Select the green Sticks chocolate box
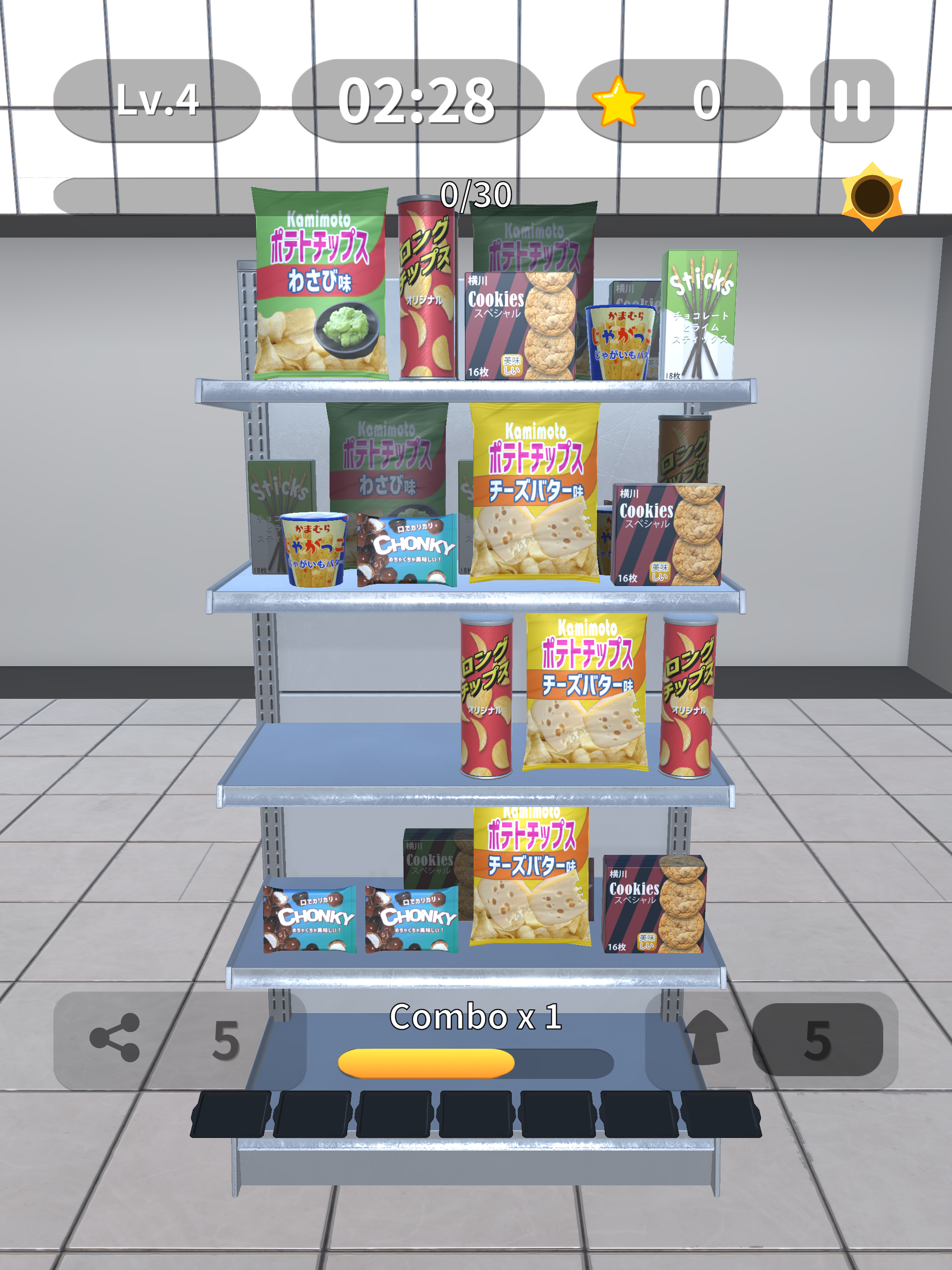This screenshot has width=952, height=1270. [701, 313]
